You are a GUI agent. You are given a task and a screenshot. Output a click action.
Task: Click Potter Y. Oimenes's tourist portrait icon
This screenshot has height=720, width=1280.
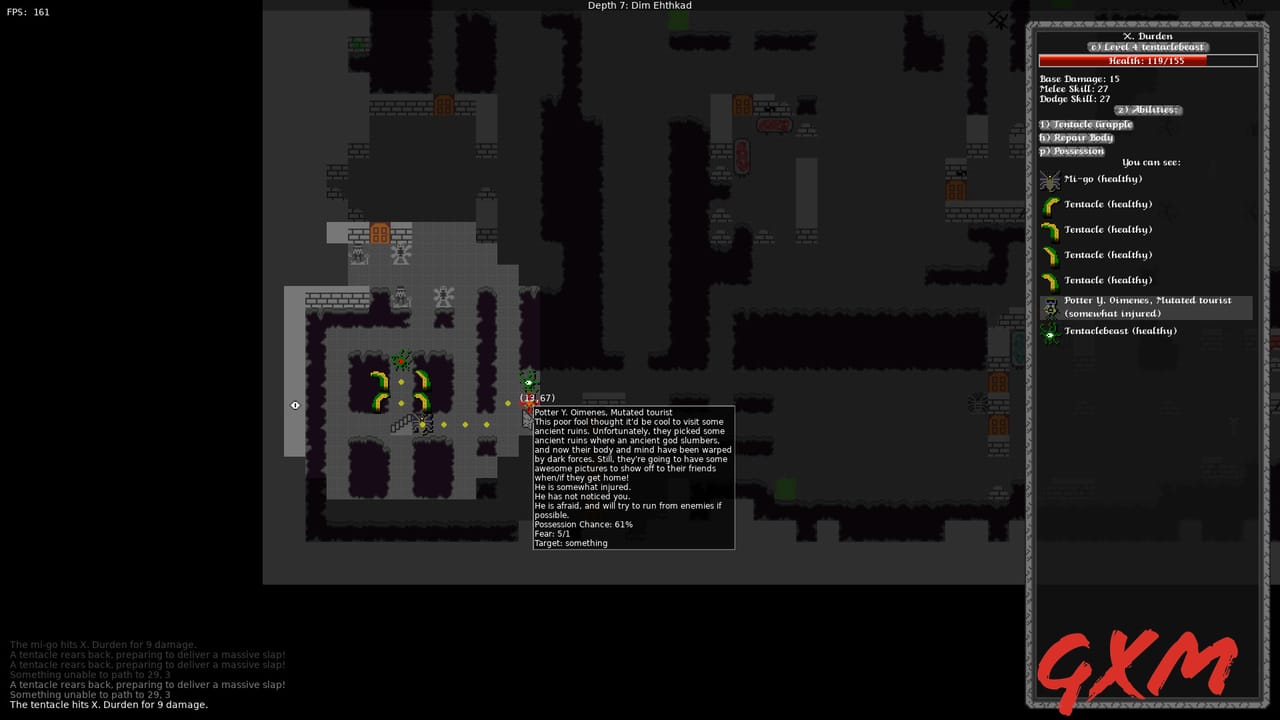(1050, 306)
